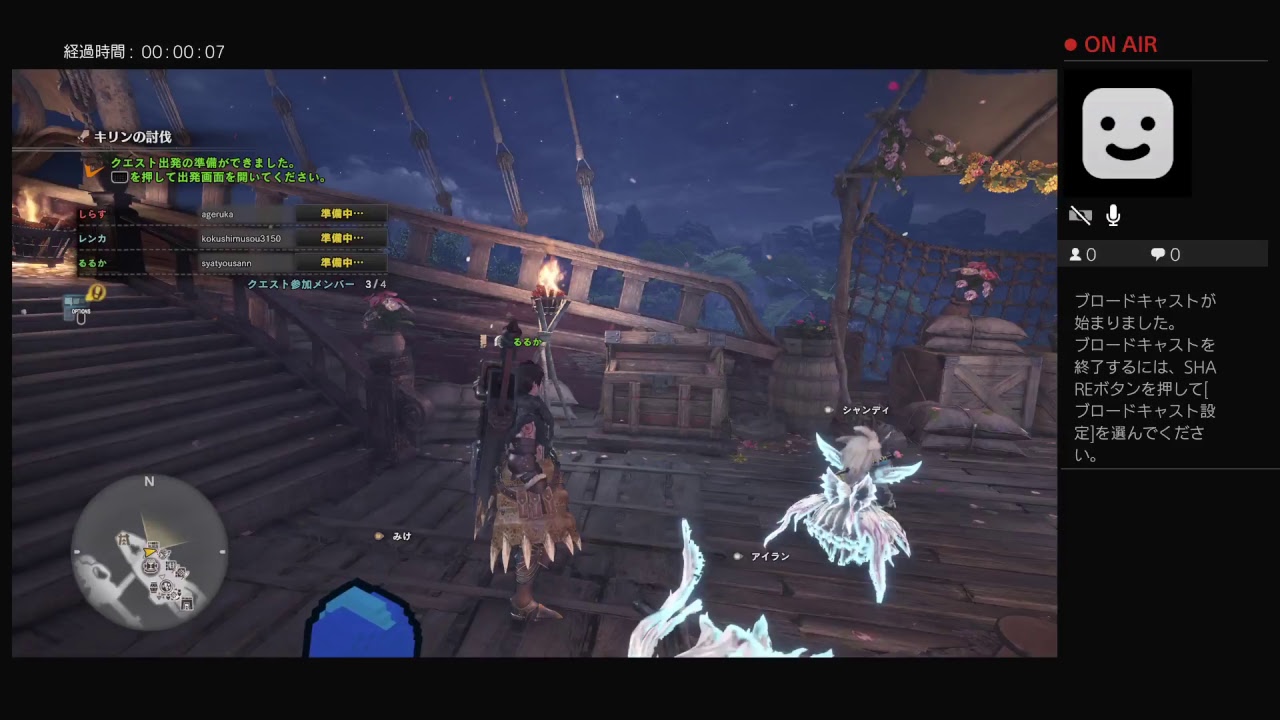The width and height of the screenshot is (1280, 720).
Task: Click the yellow exclamation notification icon
Action: point(97,291)
